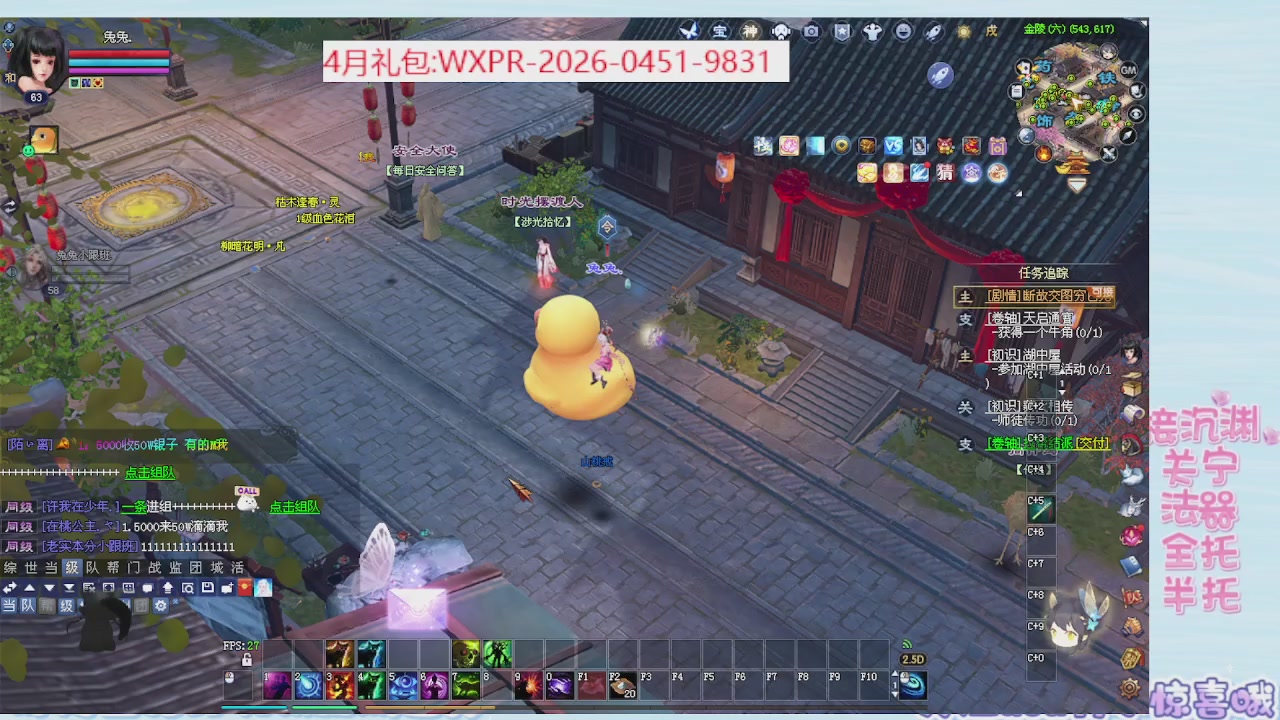Viewport: 1280px width, 720px height.
Task: Toggle the speech bubble icon in chat toolbar
Action: (148, 589)
